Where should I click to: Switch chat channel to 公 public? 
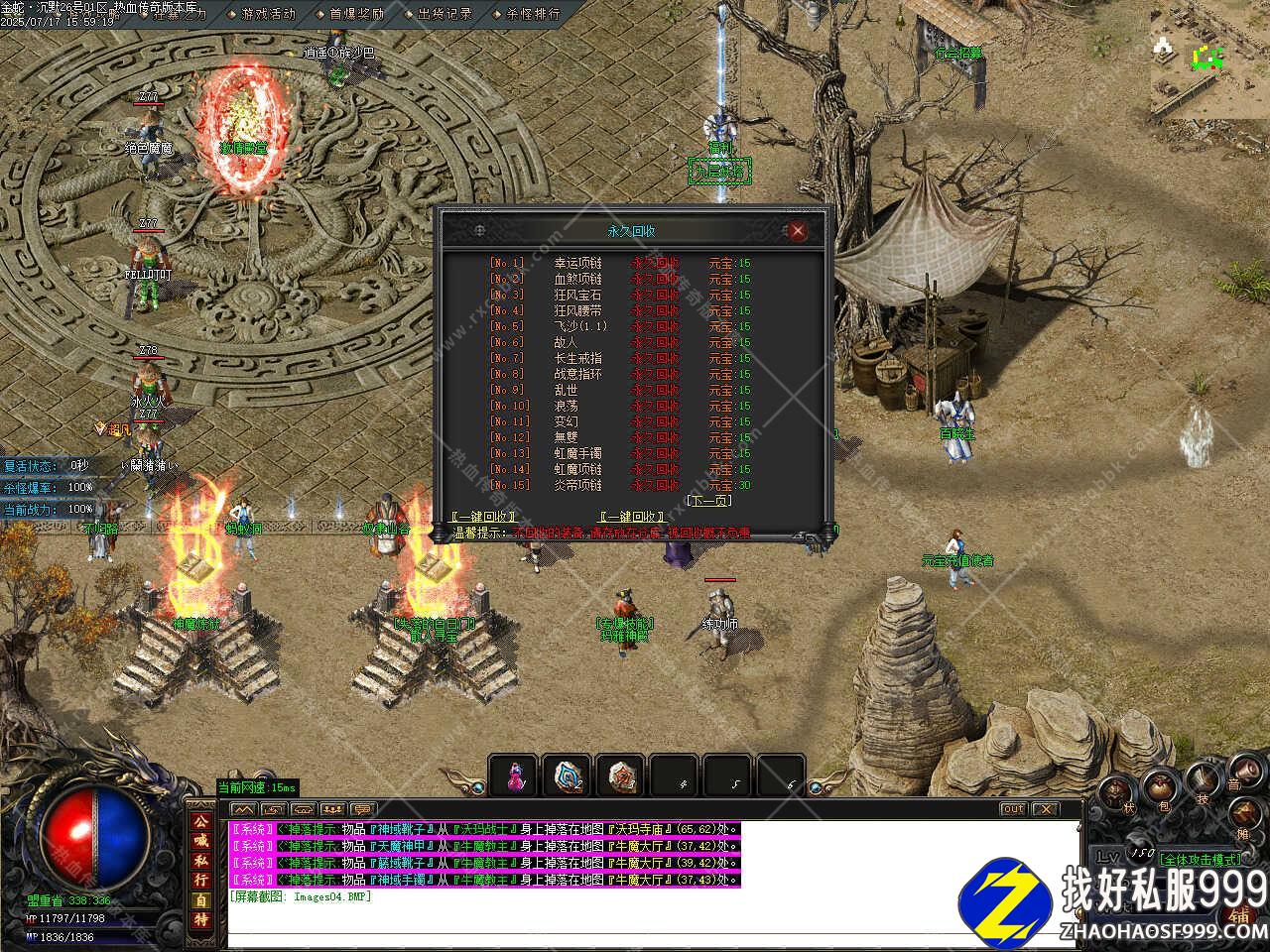click(201, 822)
